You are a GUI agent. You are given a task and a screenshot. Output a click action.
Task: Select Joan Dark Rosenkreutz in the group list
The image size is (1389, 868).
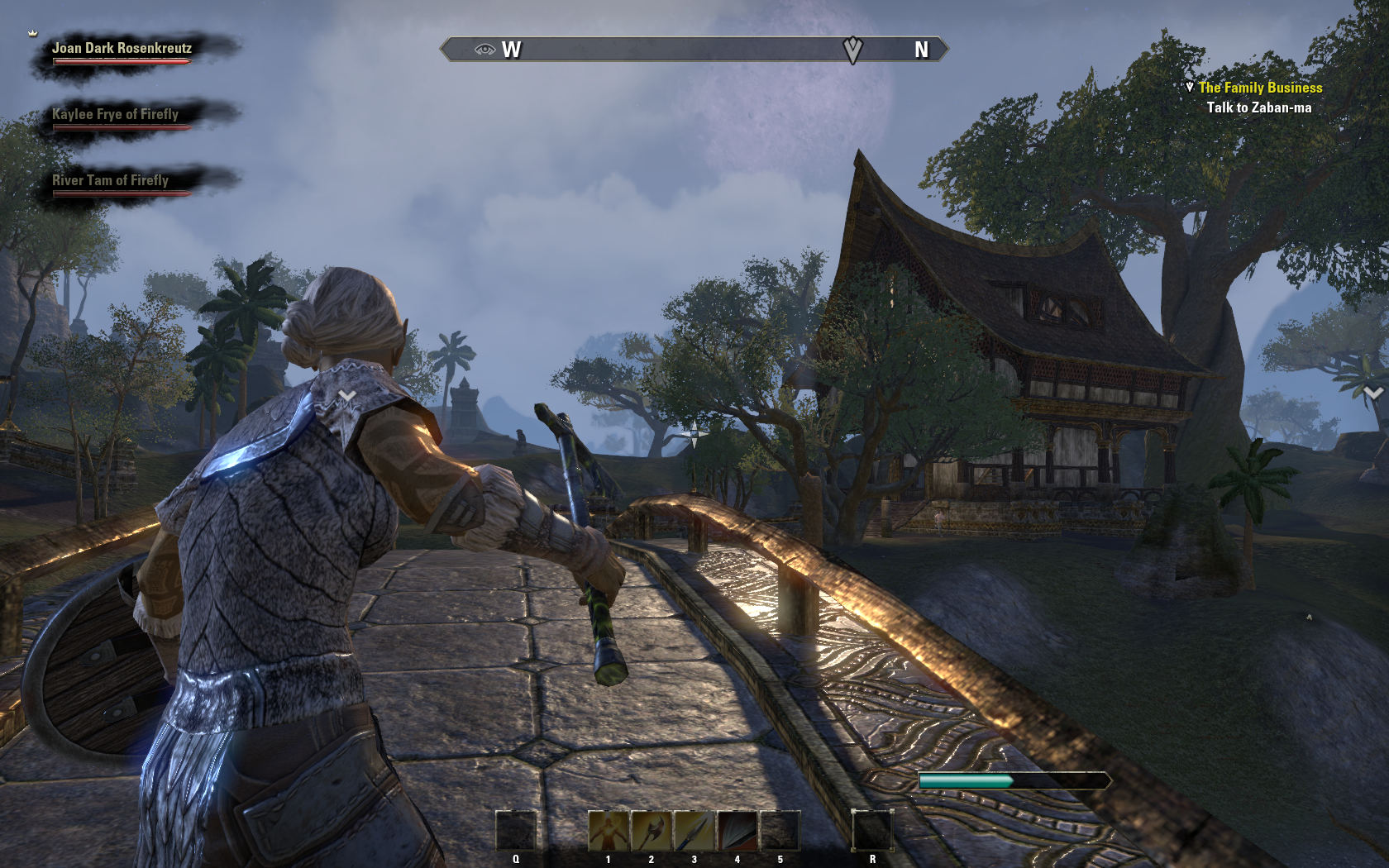coord(122,49)
